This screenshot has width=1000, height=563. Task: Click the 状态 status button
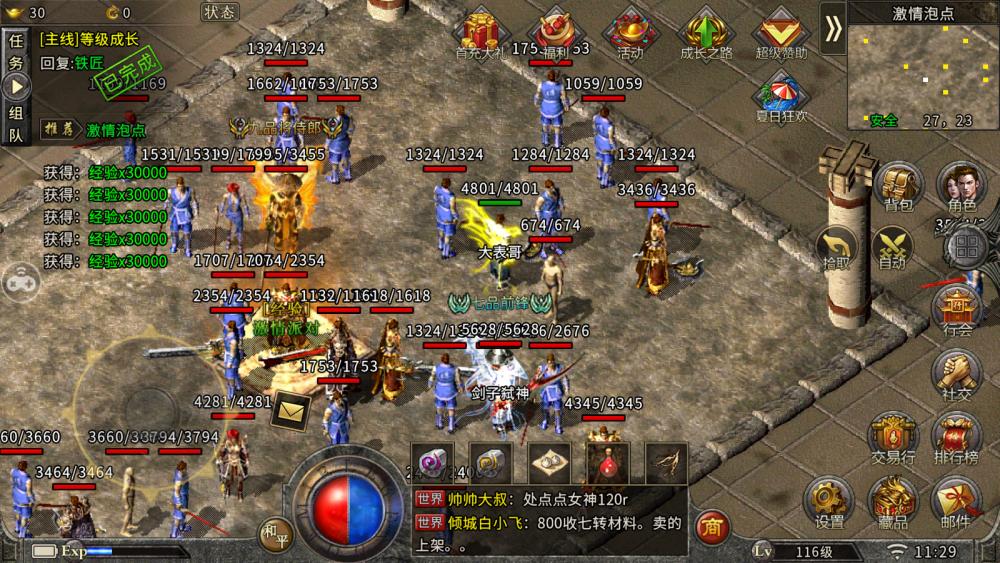click(219, 12)
